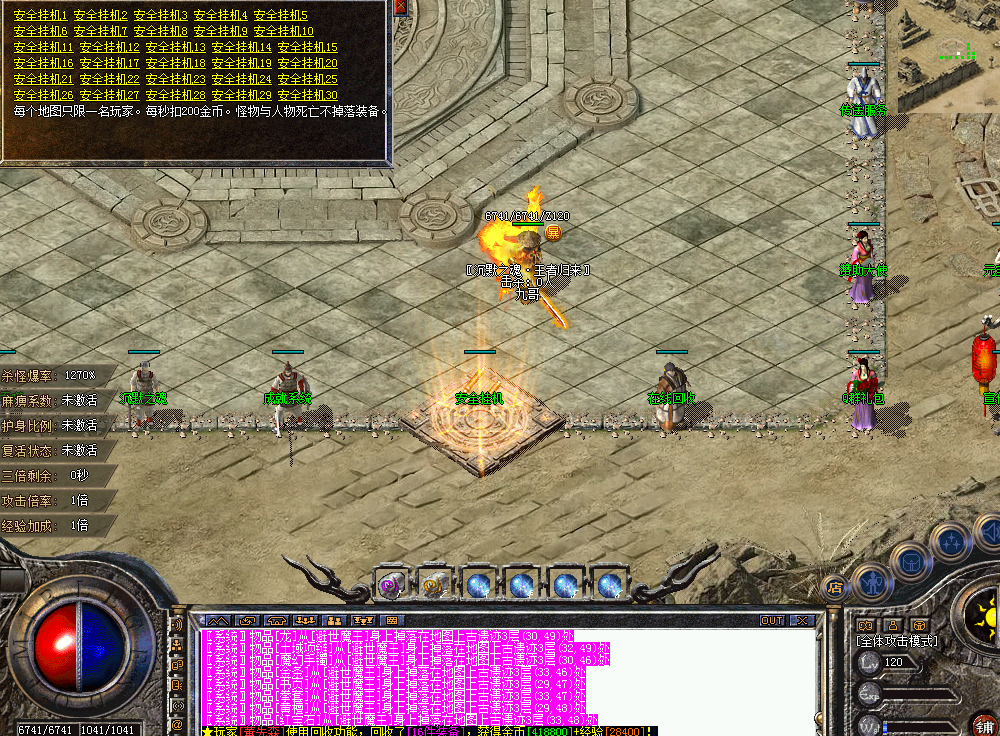Open the bag inventory round button

click(911, 561)
